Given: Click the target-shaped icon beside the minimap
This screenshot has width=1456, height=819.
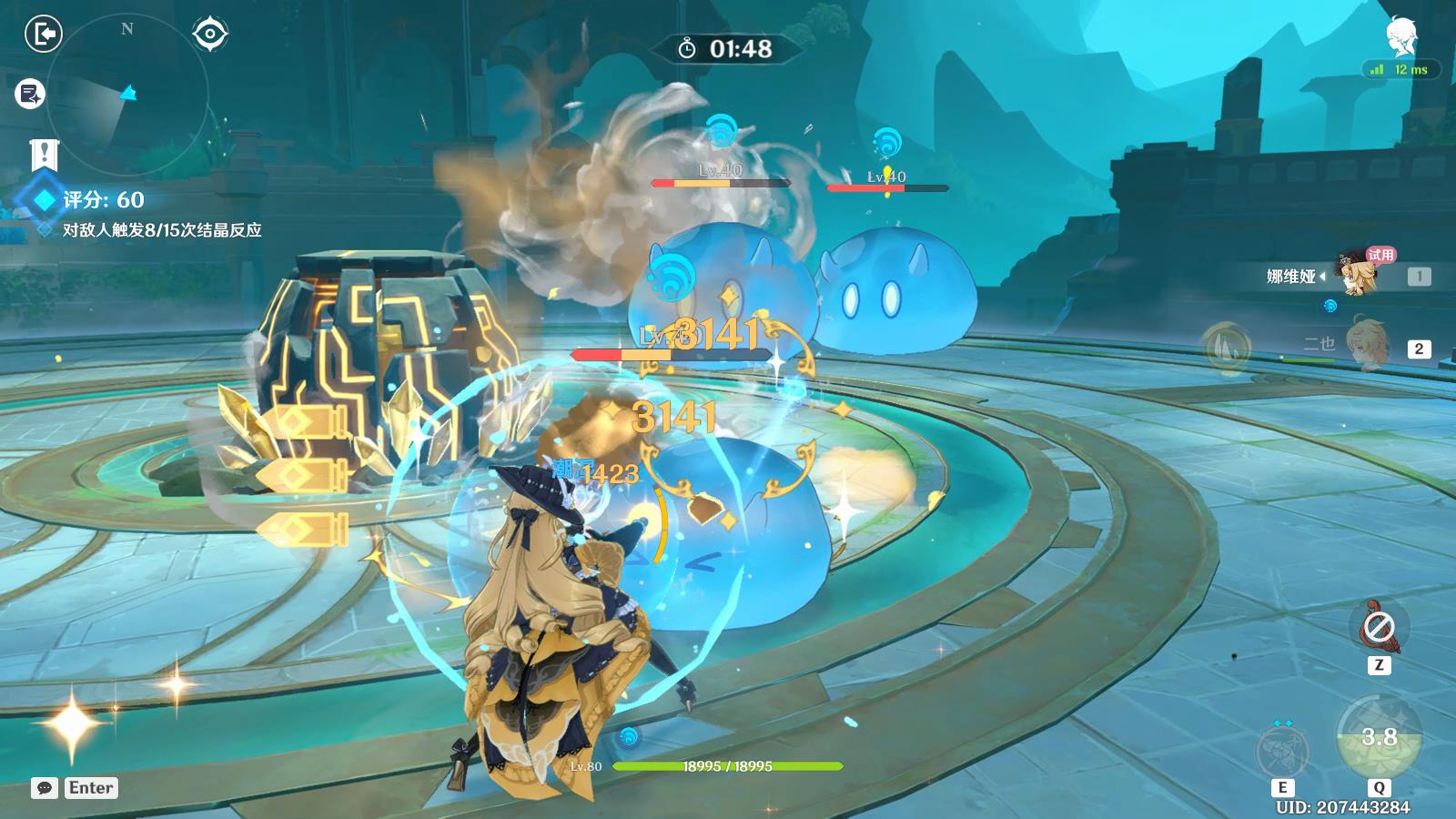Looking at the screenshot, I should coord(210,35).
